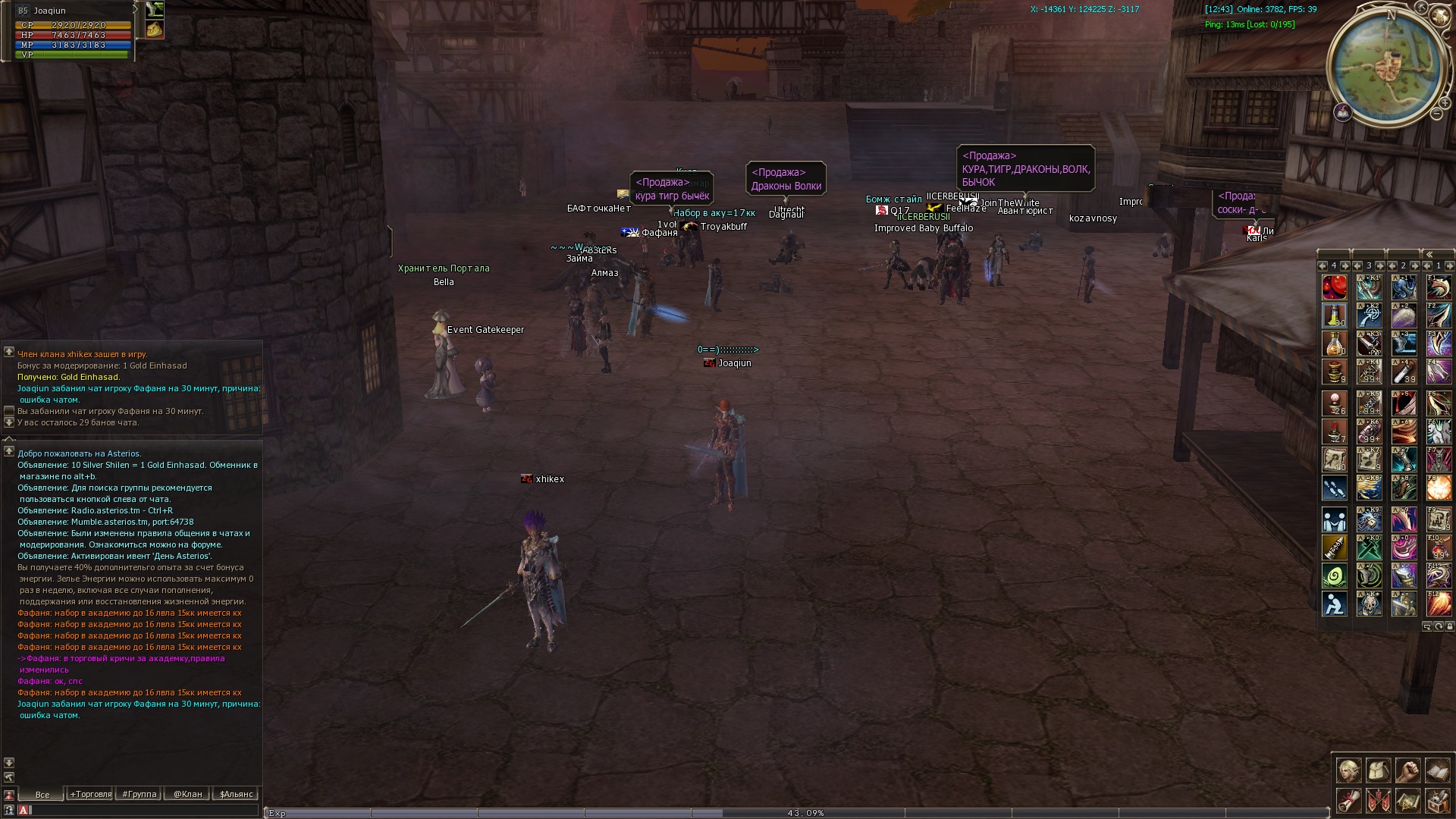Select the #Группа chat tab

coord(139,794)
